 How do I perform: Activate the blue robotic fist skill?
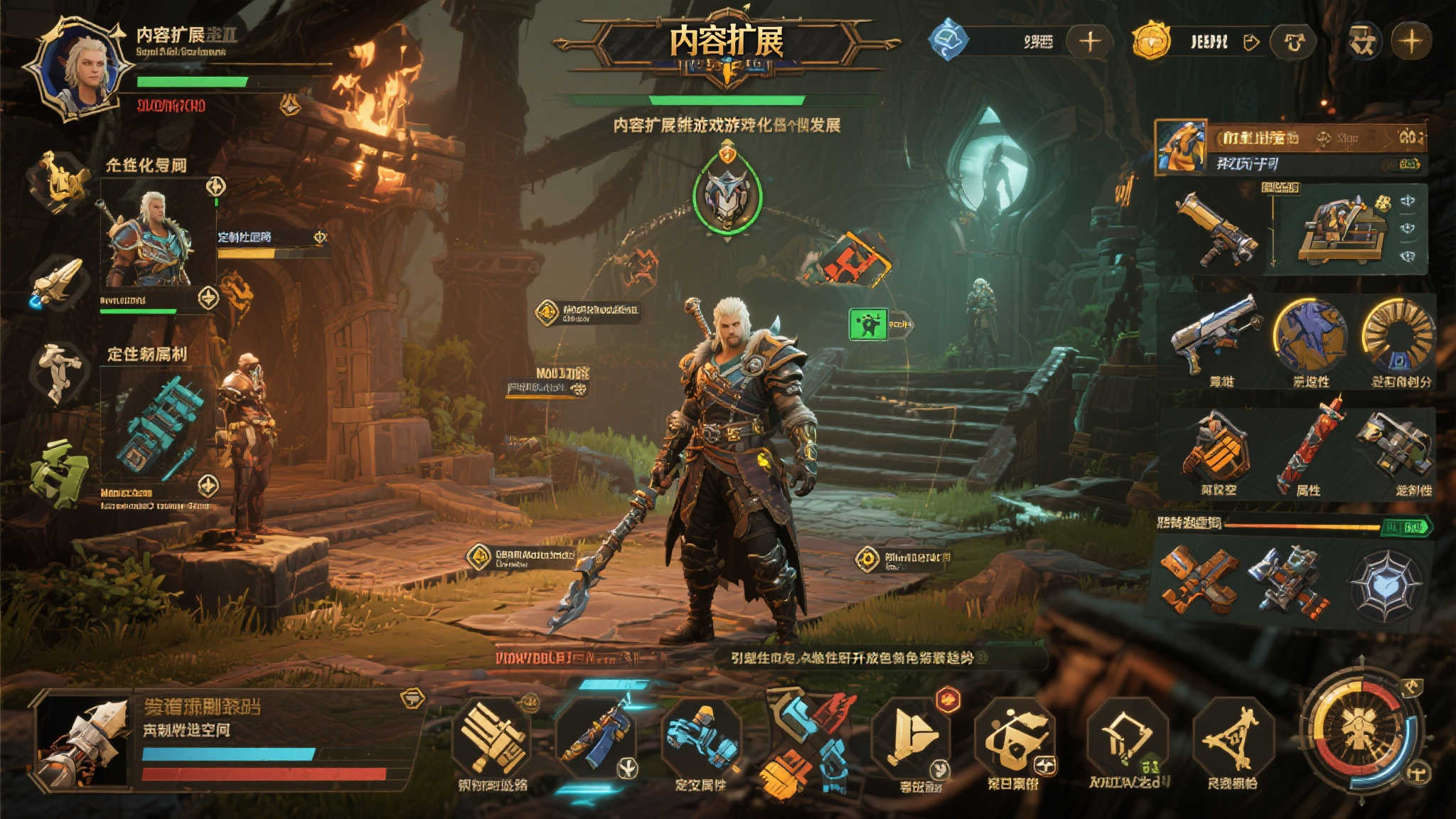(x=700, y=739)
